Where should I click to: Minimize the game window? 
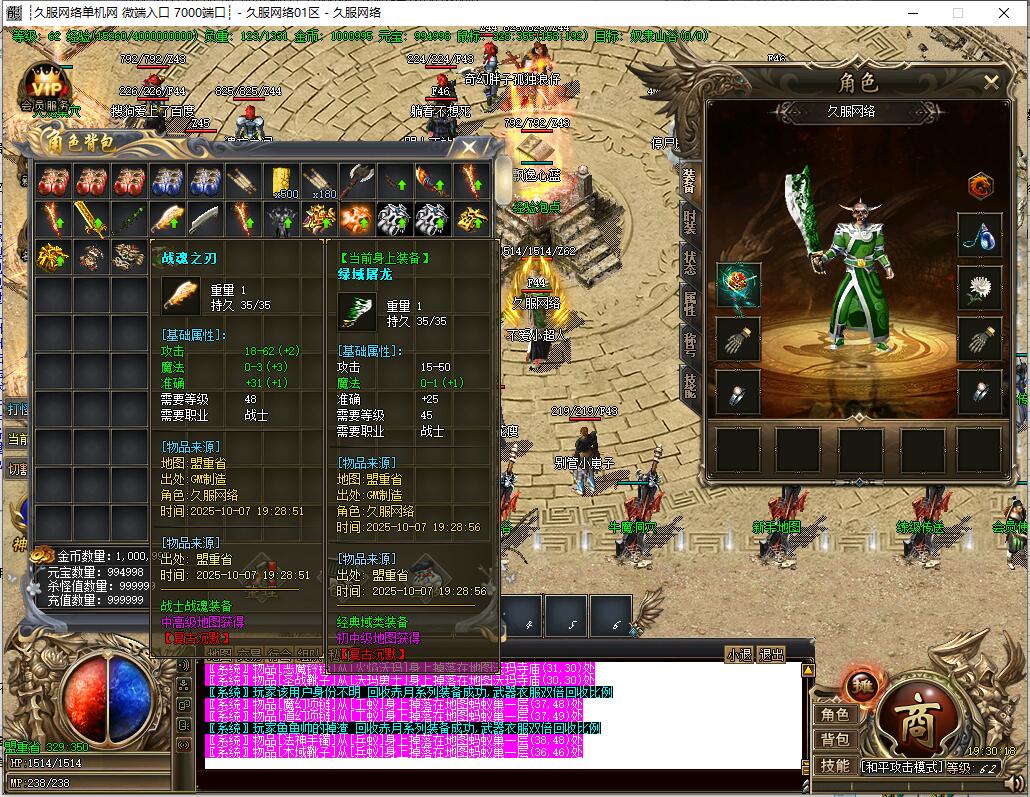click(x=912, y=13)
